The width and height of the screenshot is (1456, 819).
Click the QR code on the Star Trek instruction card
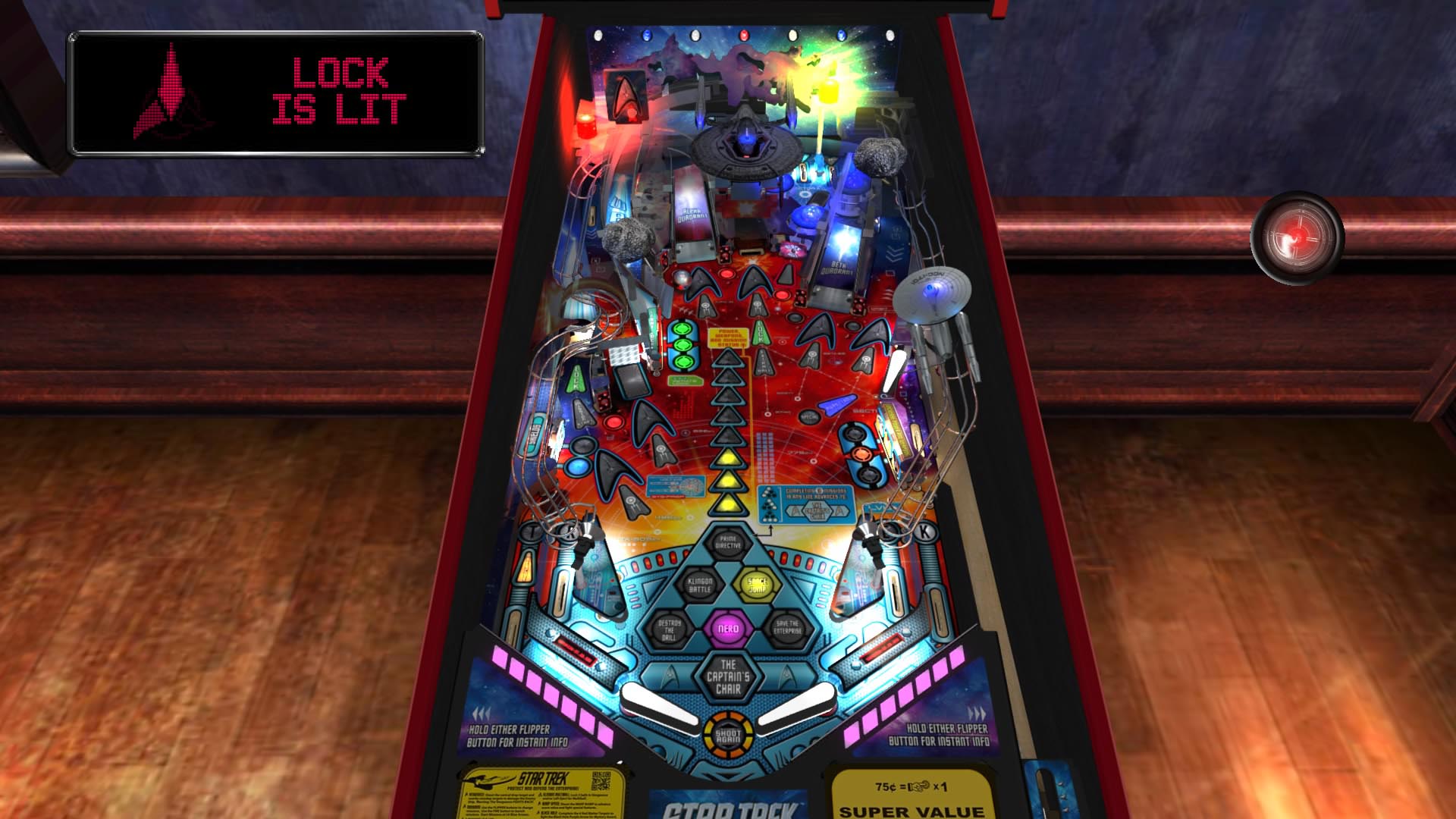[601, 780]
